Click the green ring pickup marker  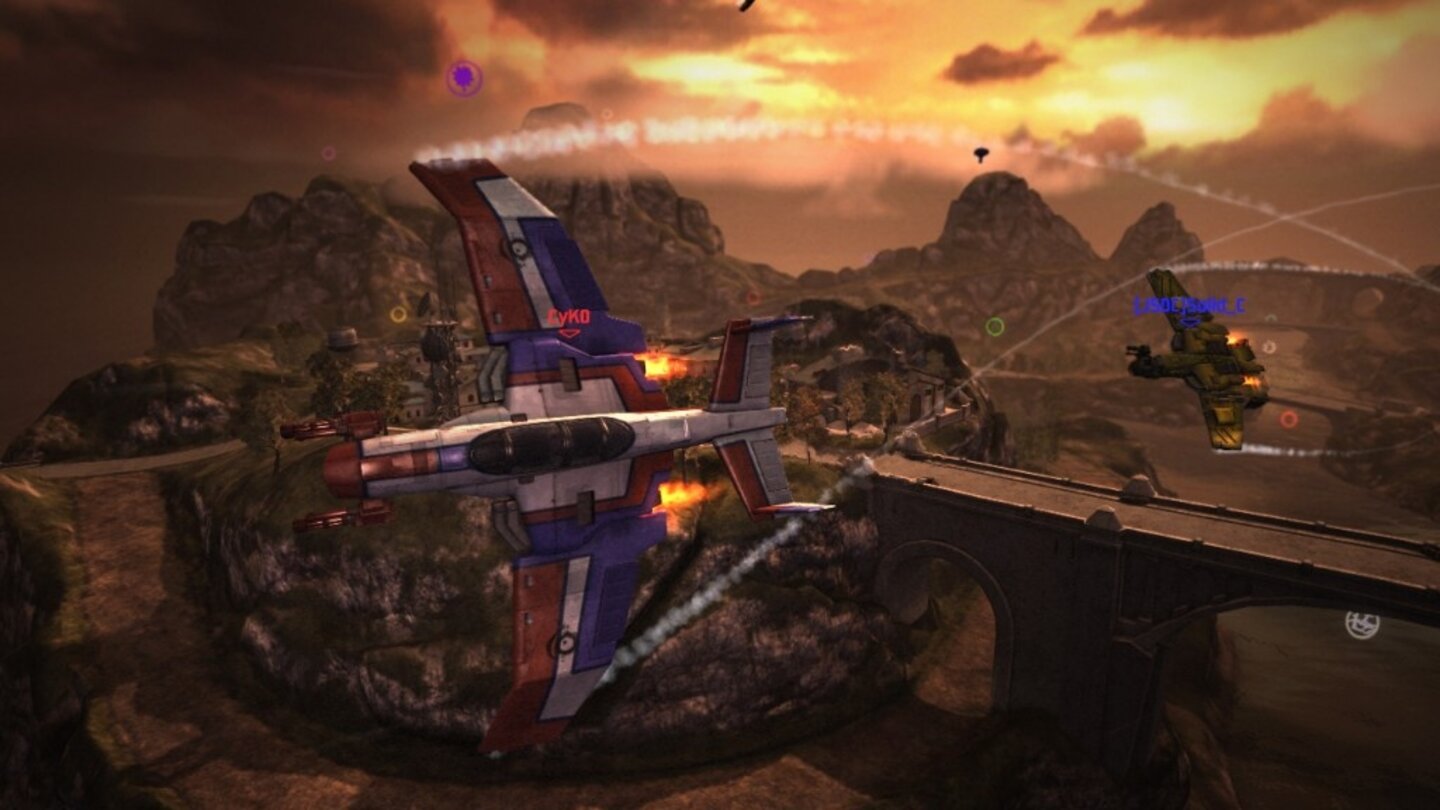994,326
